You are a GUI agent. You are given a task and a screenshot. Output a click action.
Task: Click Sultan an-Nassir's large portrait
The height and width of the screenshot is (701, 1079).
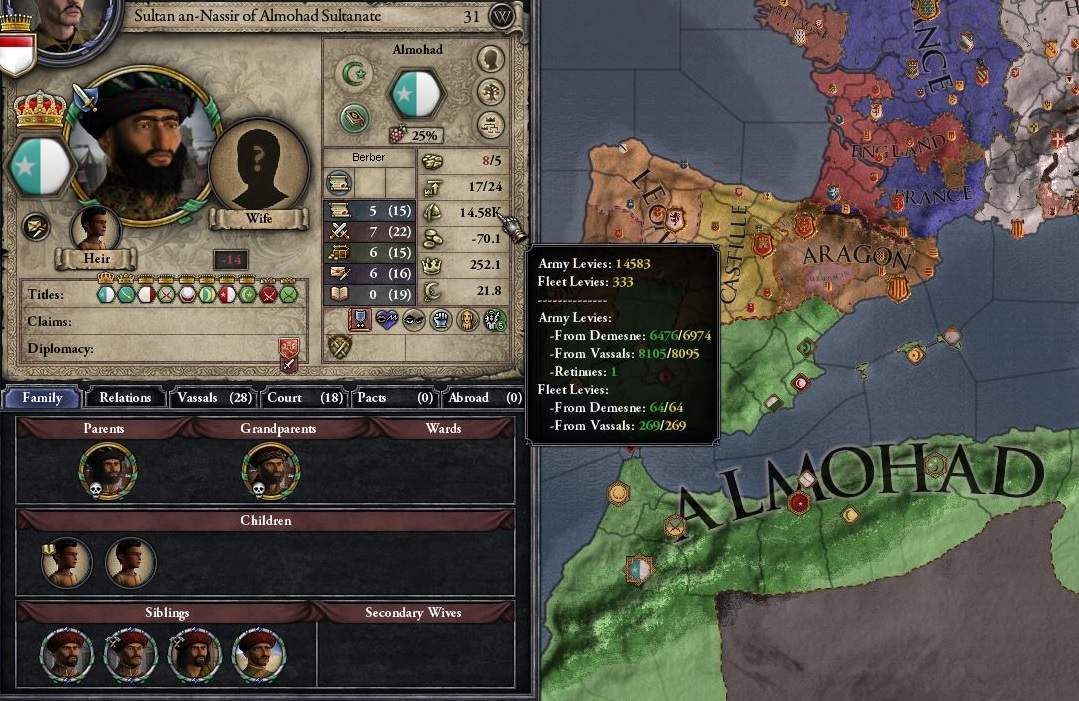[x=143, y=147]
